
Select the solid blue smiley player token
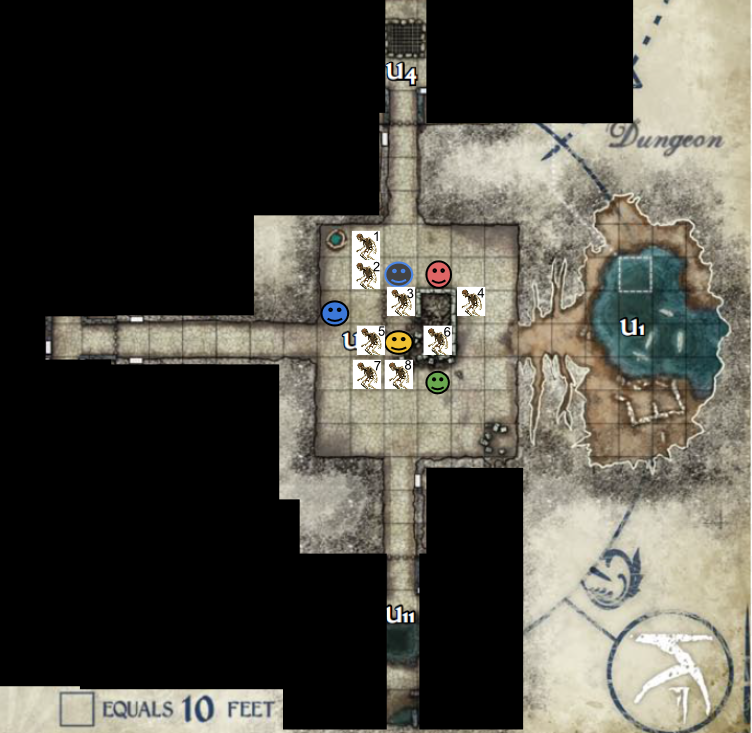[334, 313]
